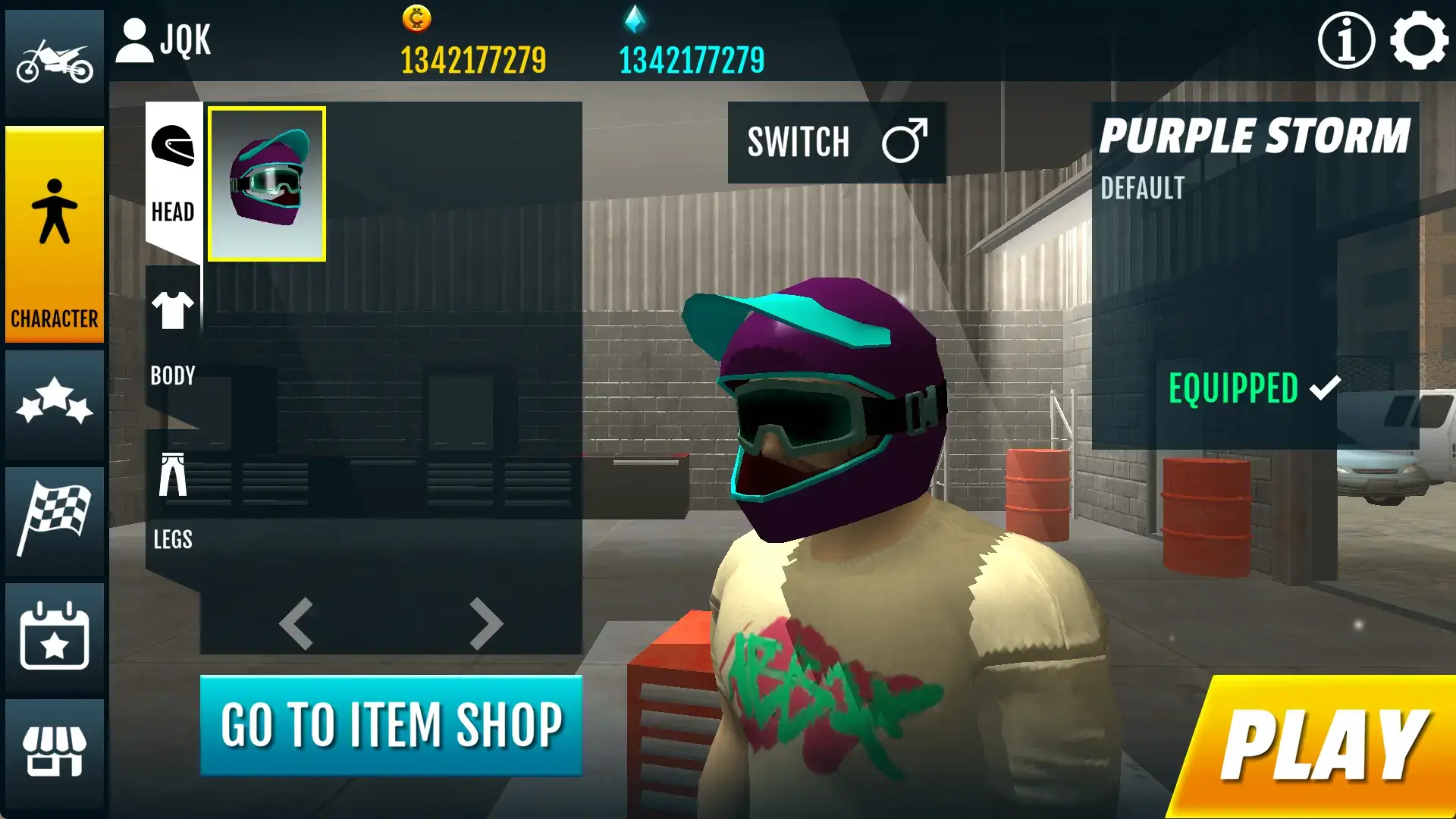Open the info icon

[1346, 41]
